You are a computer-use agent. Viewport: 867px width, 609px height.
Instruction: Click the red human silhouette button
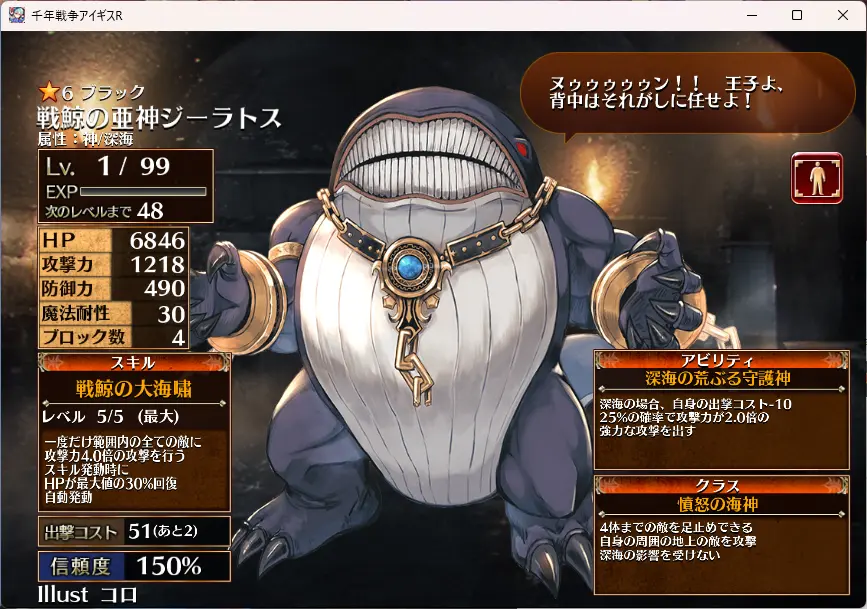coord(816,178)
